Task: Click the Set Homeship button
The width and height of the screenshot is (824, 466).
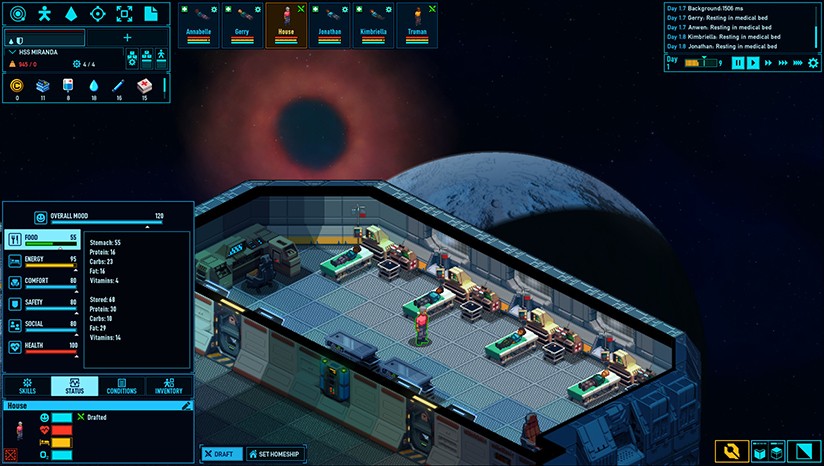Action: coord(275,454)
